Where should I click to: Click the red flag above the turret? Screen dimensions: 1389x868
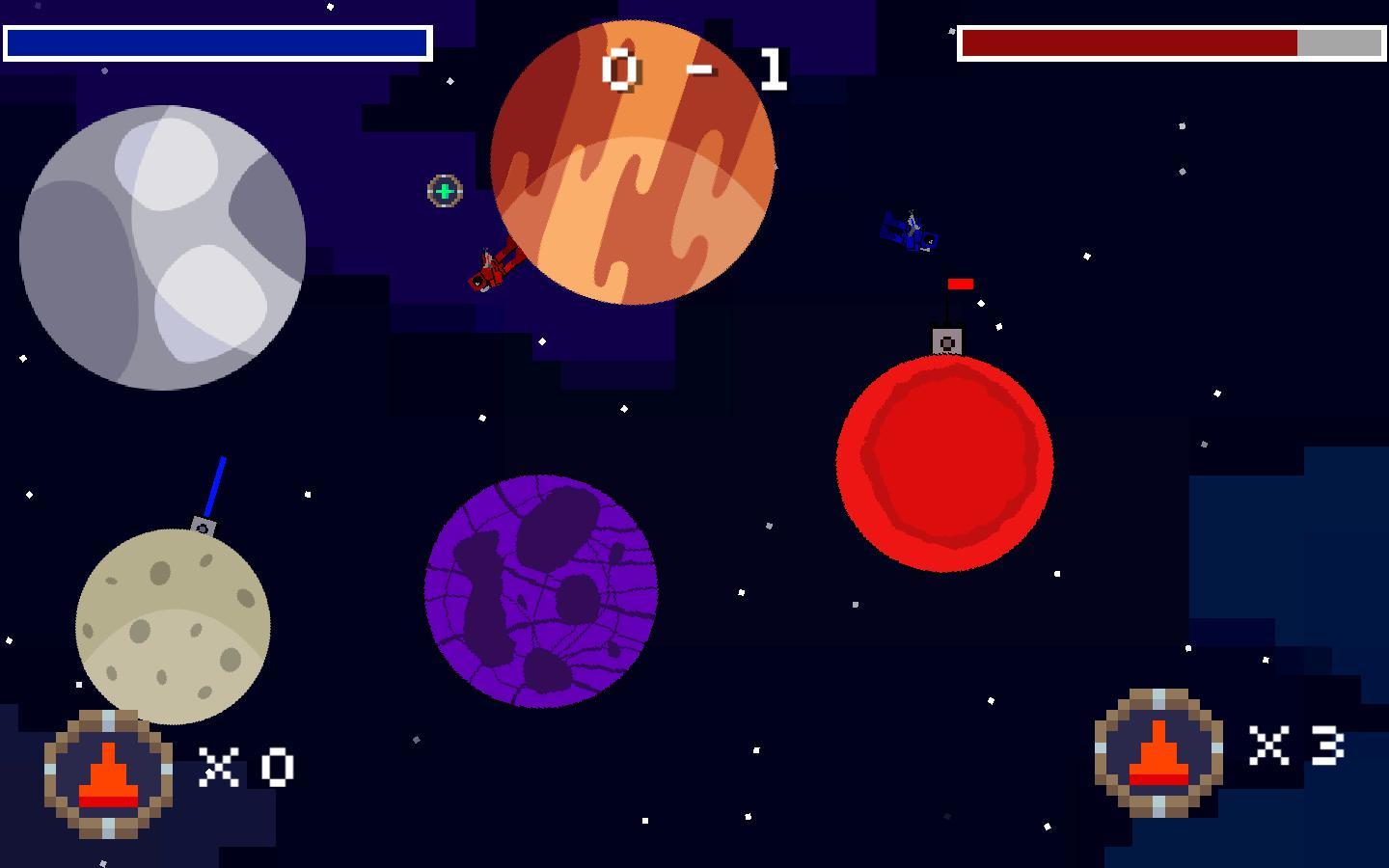click(960, 285)
